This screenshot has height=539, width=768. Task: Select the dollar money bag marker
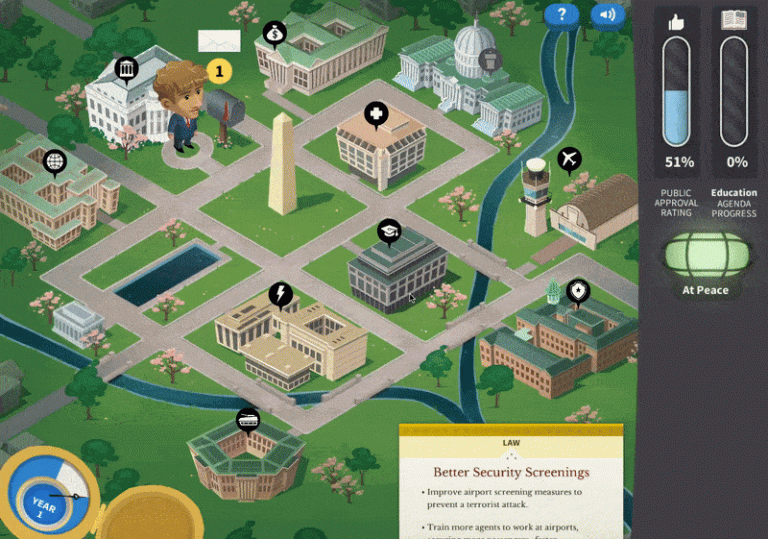point(273,35)
